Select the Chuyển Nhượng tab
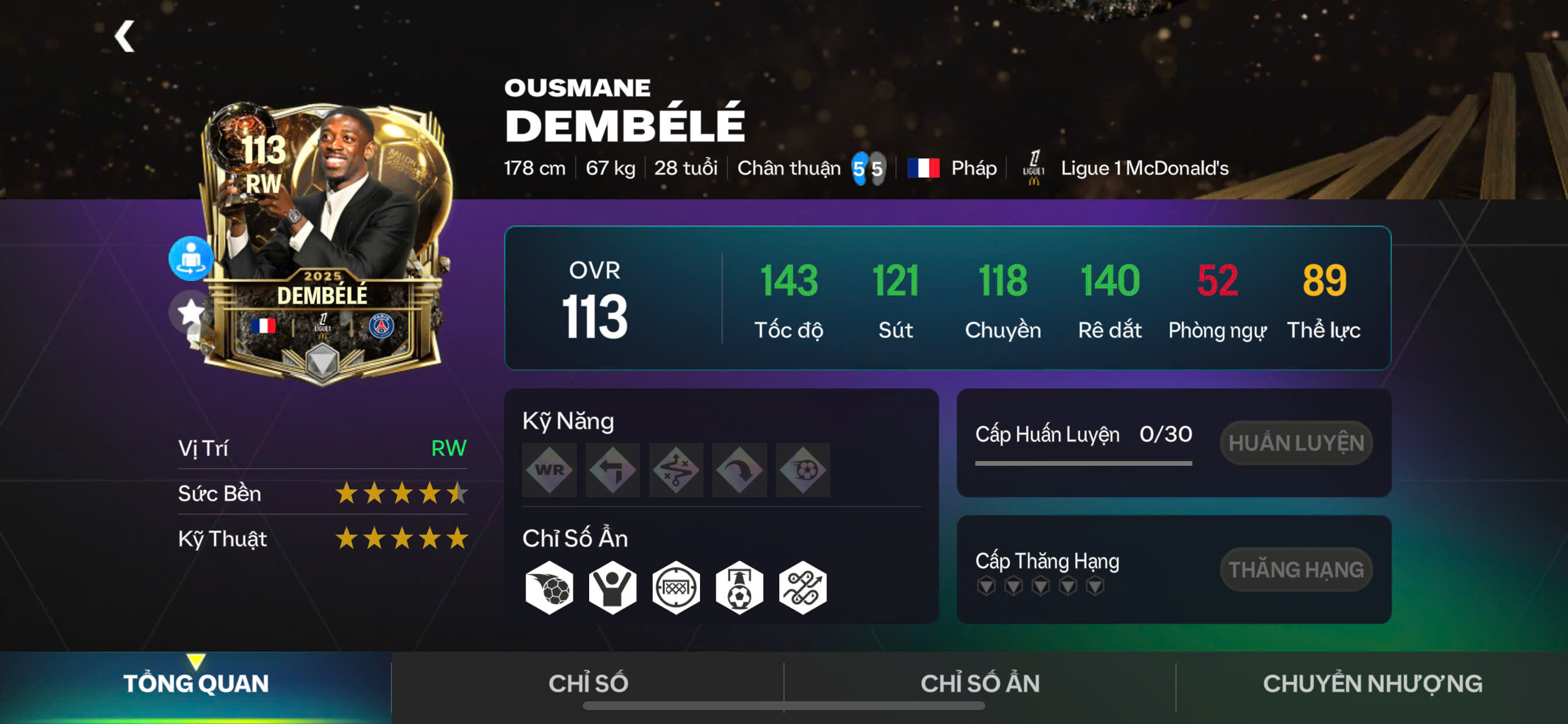Screen dimensions: 1568x724 tap(1372, 683)
